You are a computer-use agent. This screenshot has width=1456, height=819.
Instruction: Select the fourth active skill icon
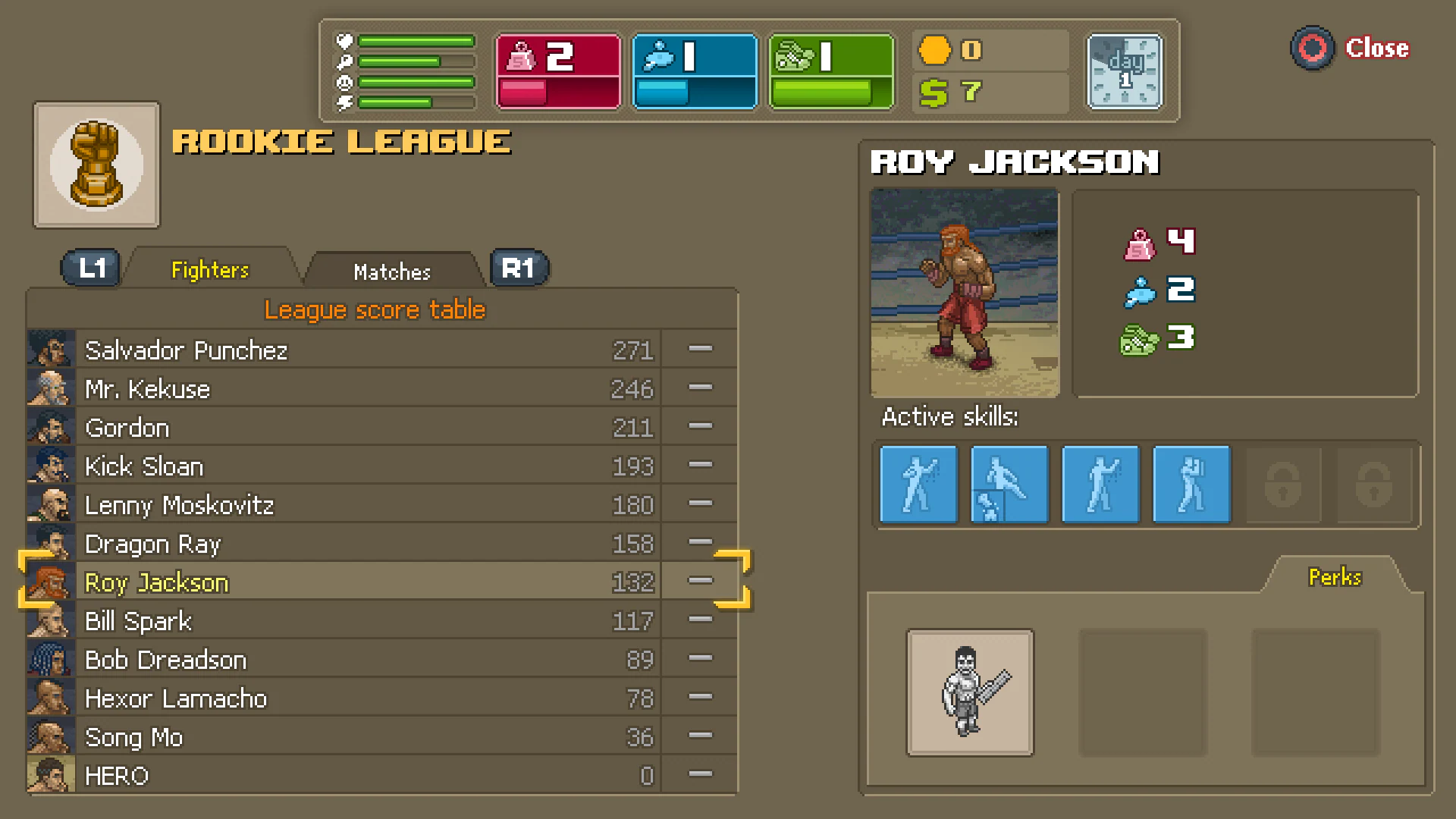pos(1191,484)
